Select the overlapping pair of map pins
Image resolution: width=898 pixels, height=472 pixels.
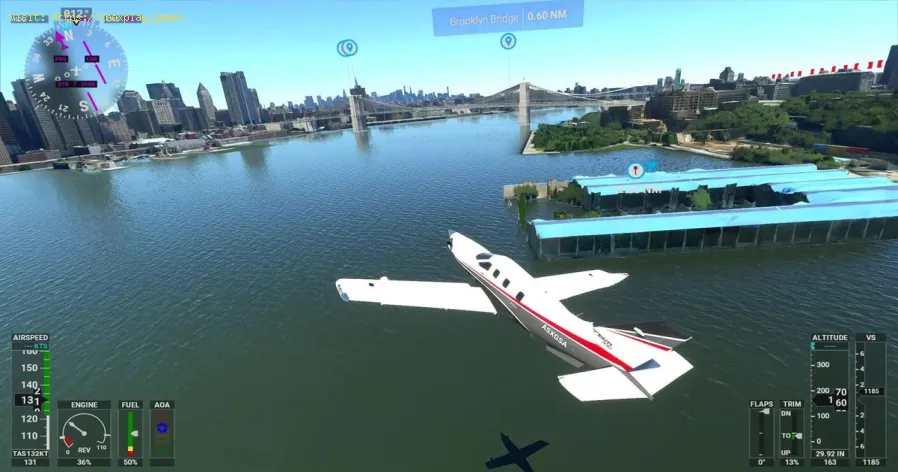[x=348, y=47]
